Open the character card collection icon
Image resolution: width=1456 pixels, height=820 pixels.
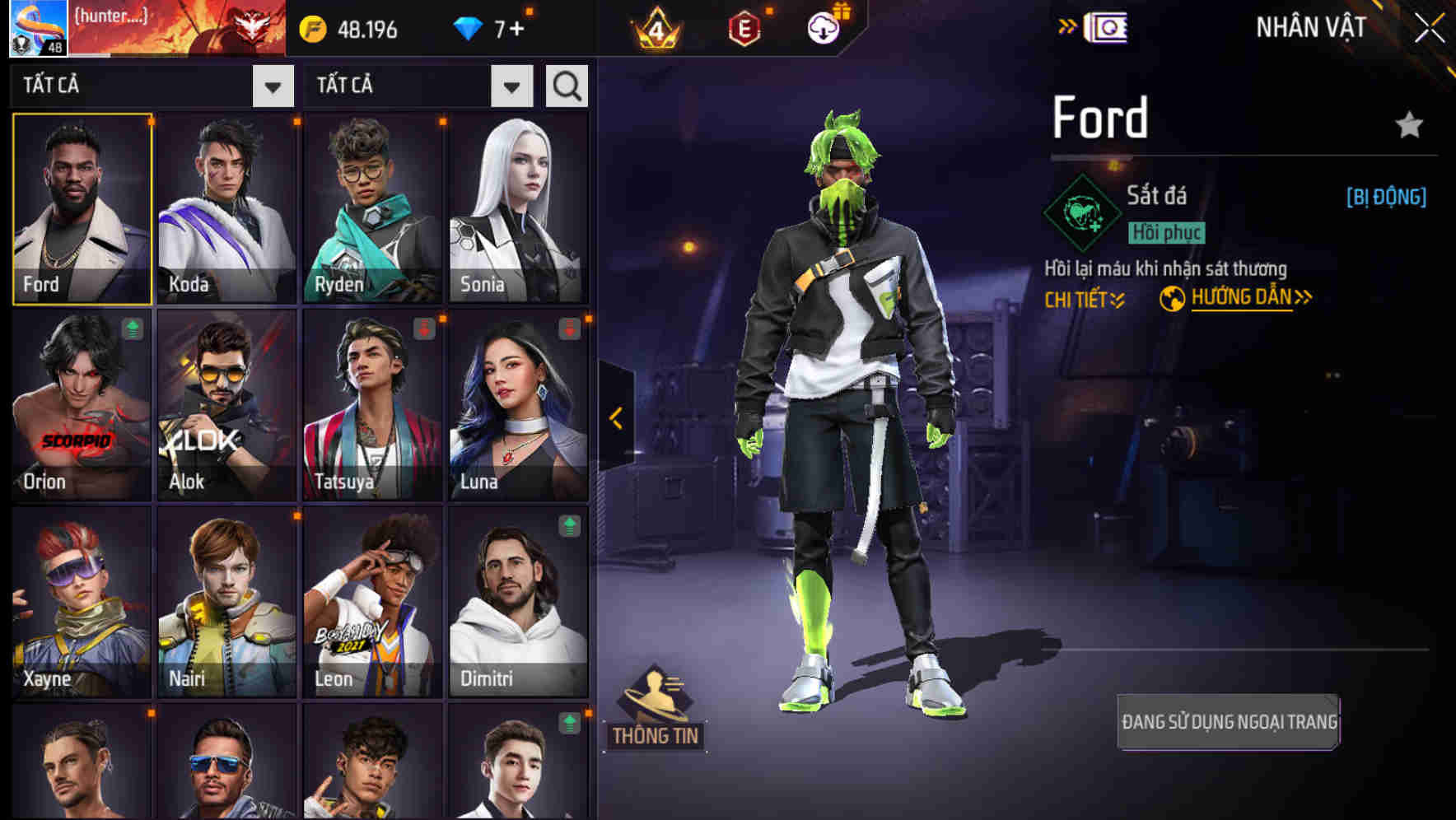point(1108,26)
